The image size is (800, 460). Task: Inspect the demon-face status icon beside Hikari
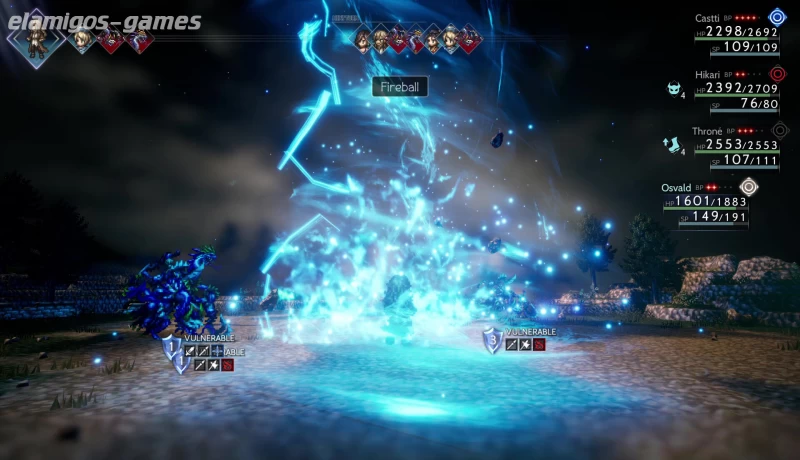674,89
